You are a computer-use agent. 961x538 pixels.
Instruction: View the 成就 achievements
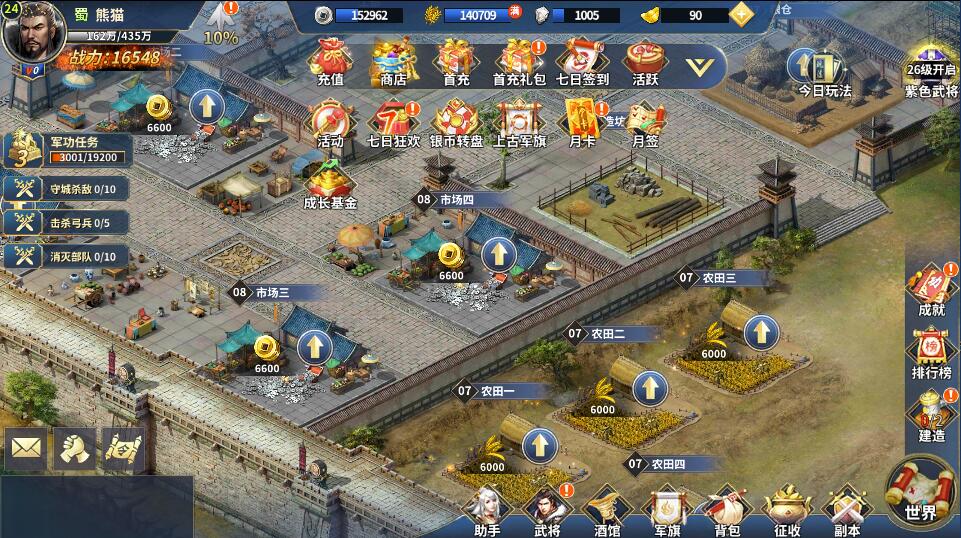coord(930,288)
